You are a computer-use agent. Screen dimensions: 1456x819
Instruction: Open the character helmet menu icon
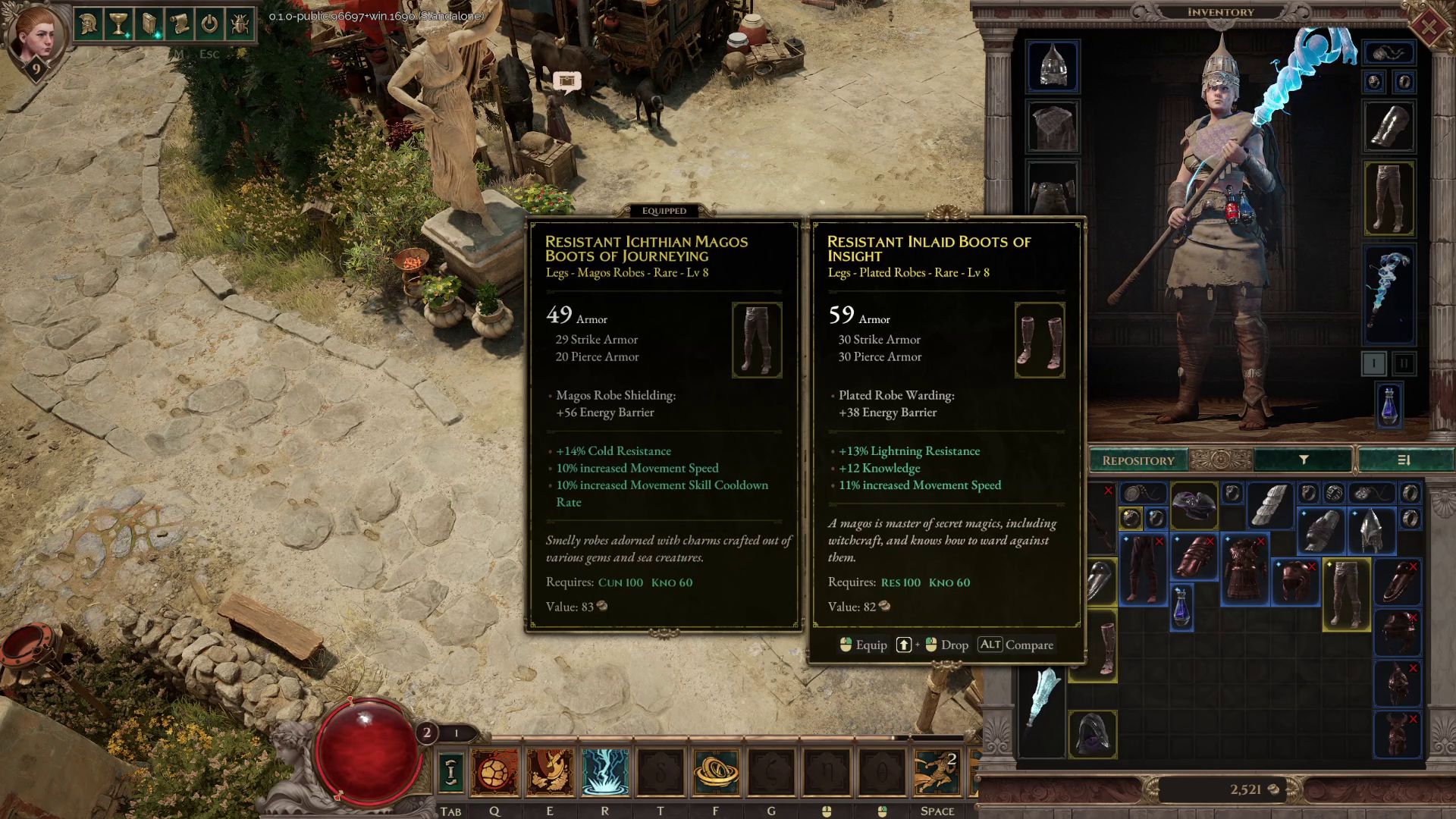(89, 24)
